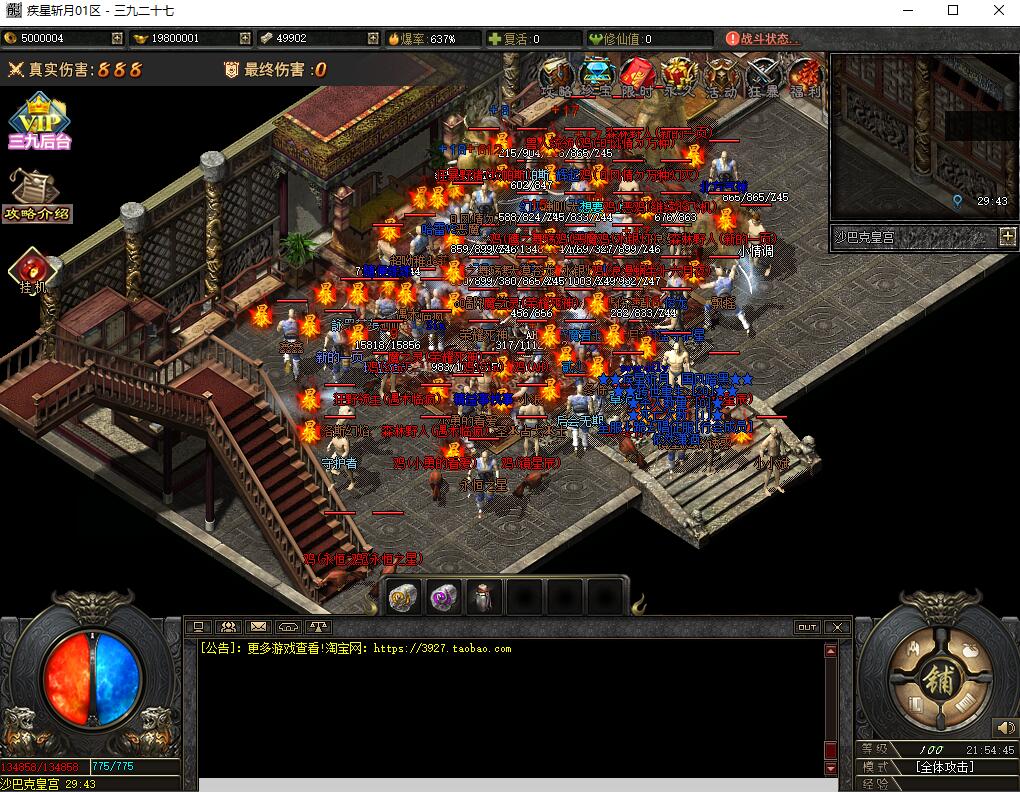This screenshot has height=792, width=1020.
Task: Click the plus button beside 沙巴克皇宫
Action: click(x=1007, y=237)
